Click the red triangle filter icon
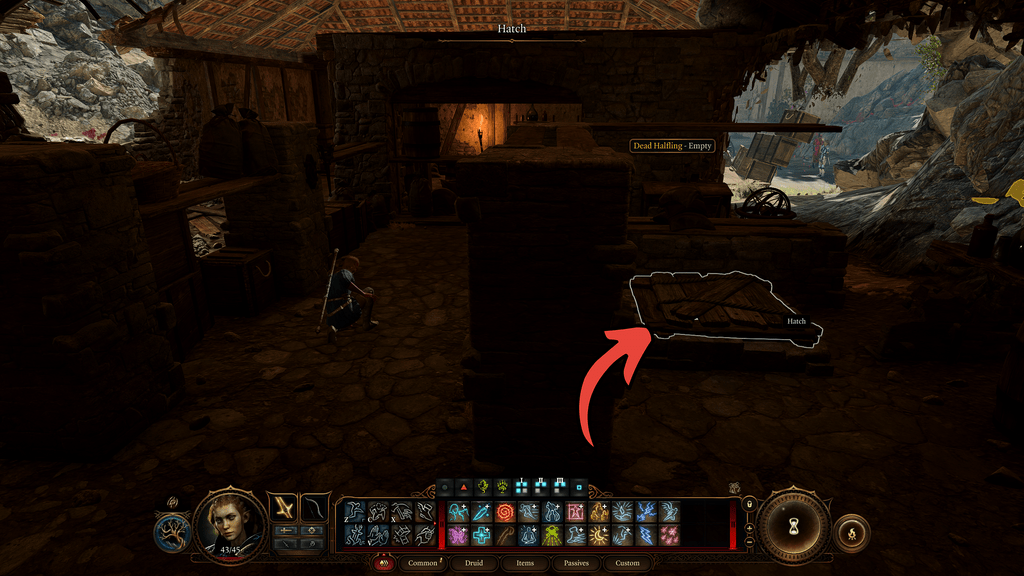Viewport: 1024px width, 576px height. (x=463, y=488)
